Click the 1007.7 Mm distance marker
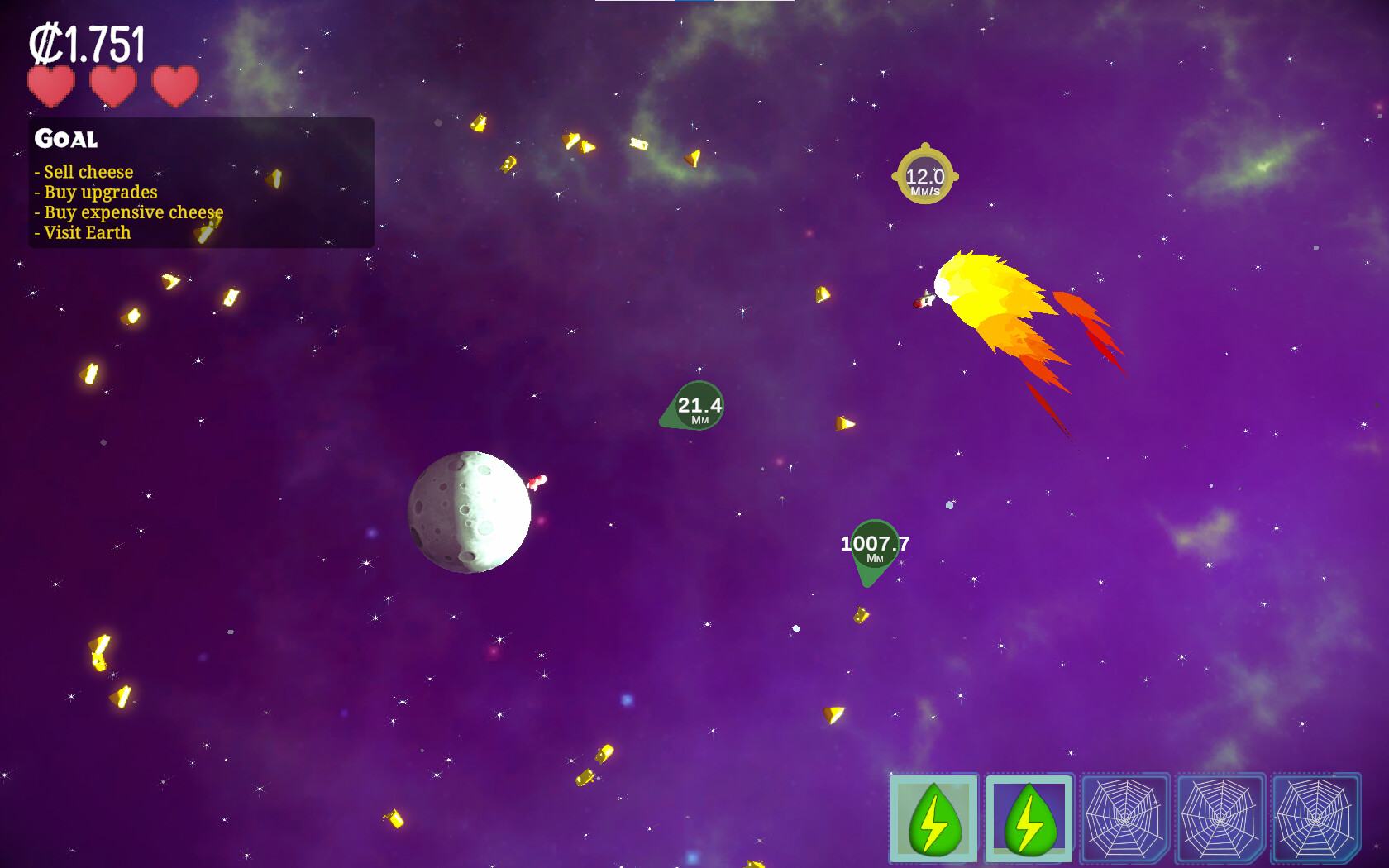Viewport: 1389px width, 868px height. tap(874, 546)
